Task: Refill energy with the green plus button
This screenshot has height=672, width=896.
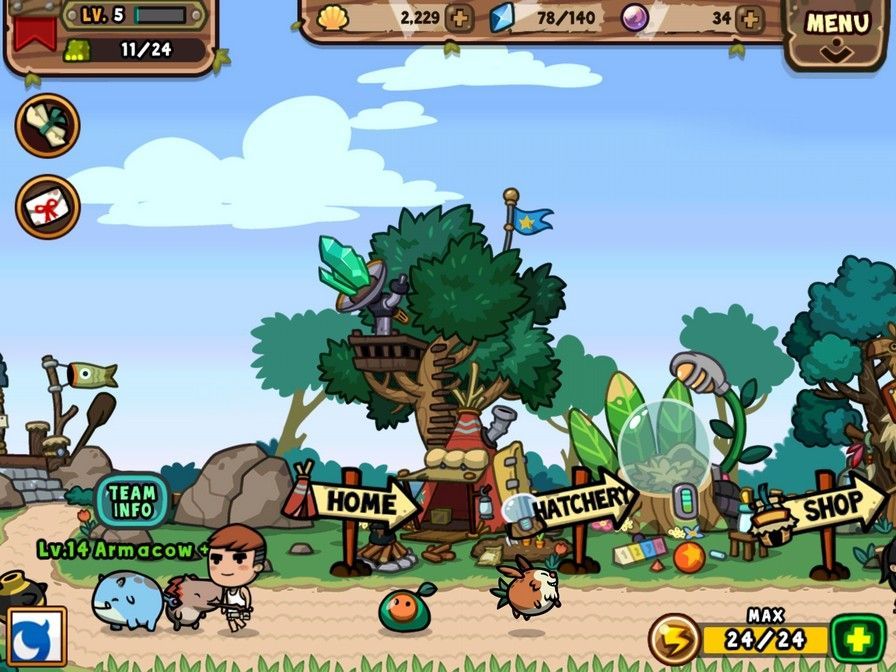Action: 858,640
